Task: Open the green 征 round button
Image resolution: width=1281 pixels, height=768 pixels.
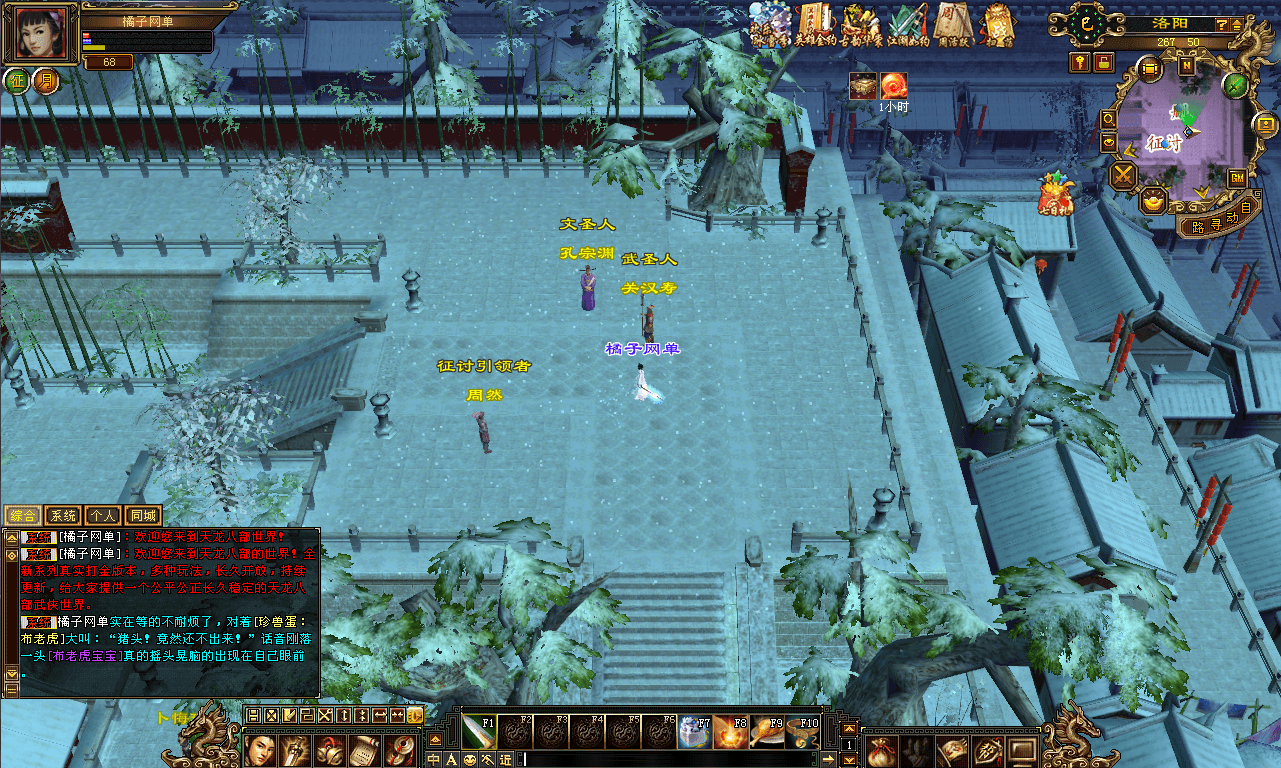Action: pyautogui.click(x=17, y=81)
